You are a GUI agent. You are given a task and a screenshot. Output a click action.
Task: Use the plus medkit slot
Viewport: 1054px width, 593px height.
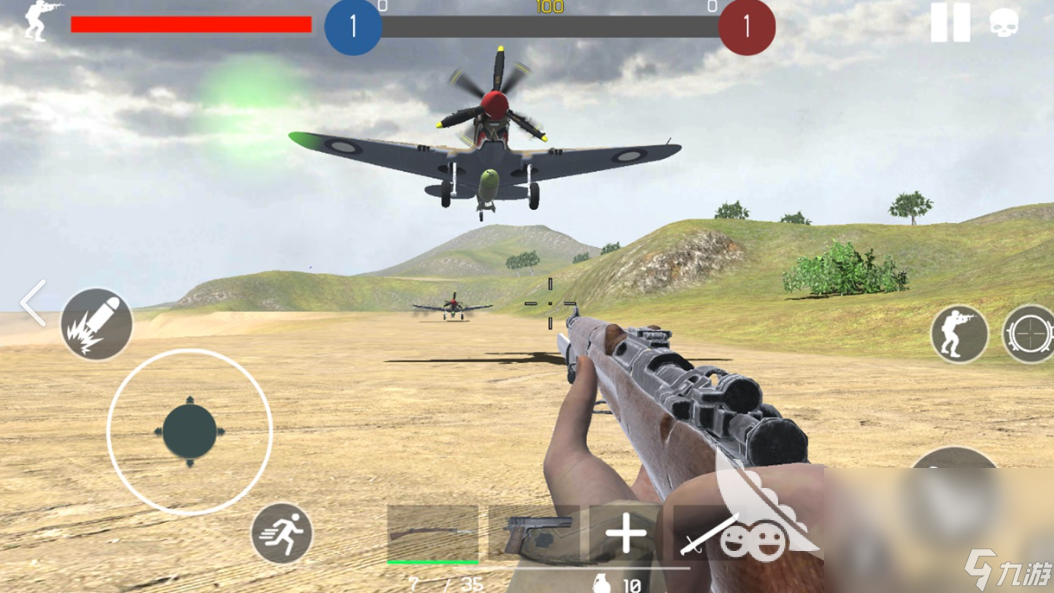pos(626,534)
